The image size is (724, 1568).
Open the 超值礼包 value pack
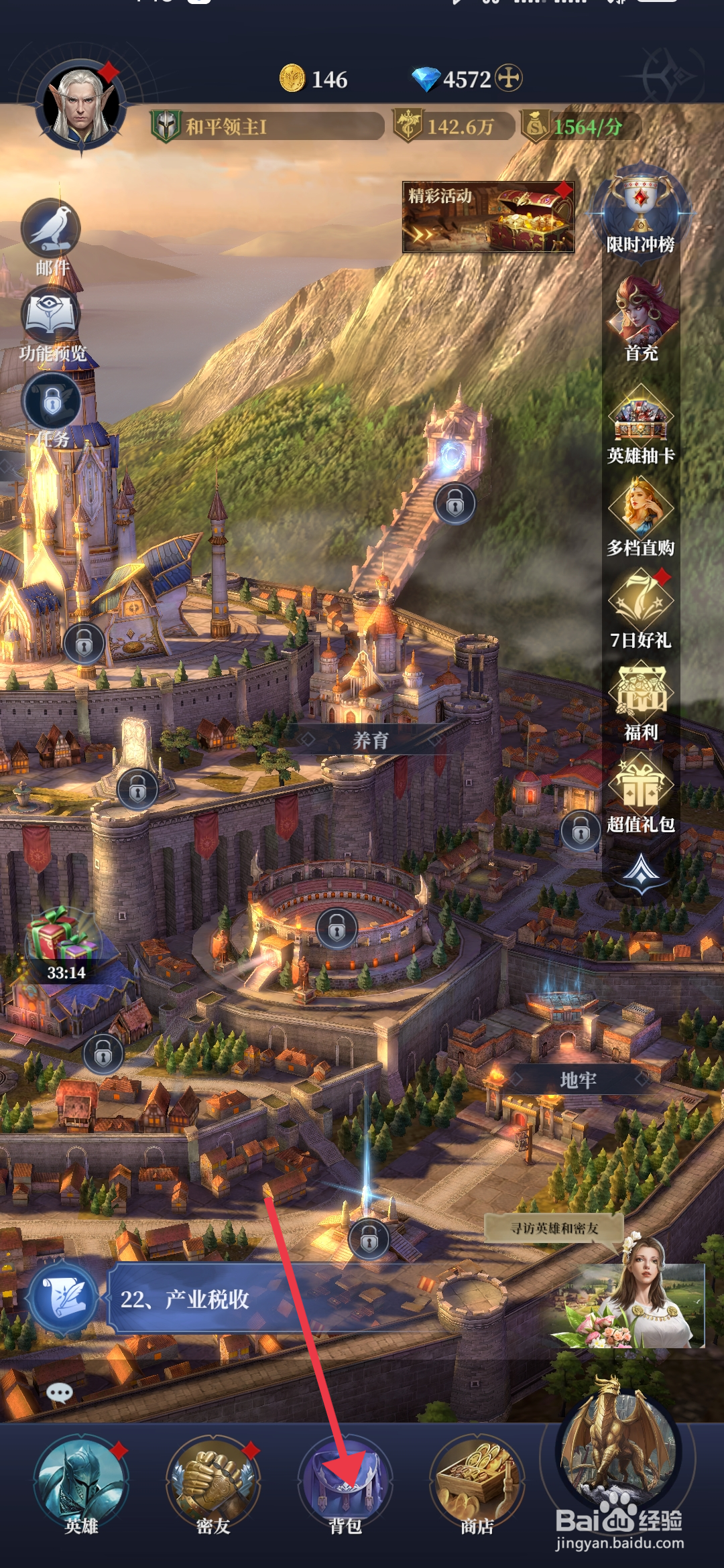(640, 792)
